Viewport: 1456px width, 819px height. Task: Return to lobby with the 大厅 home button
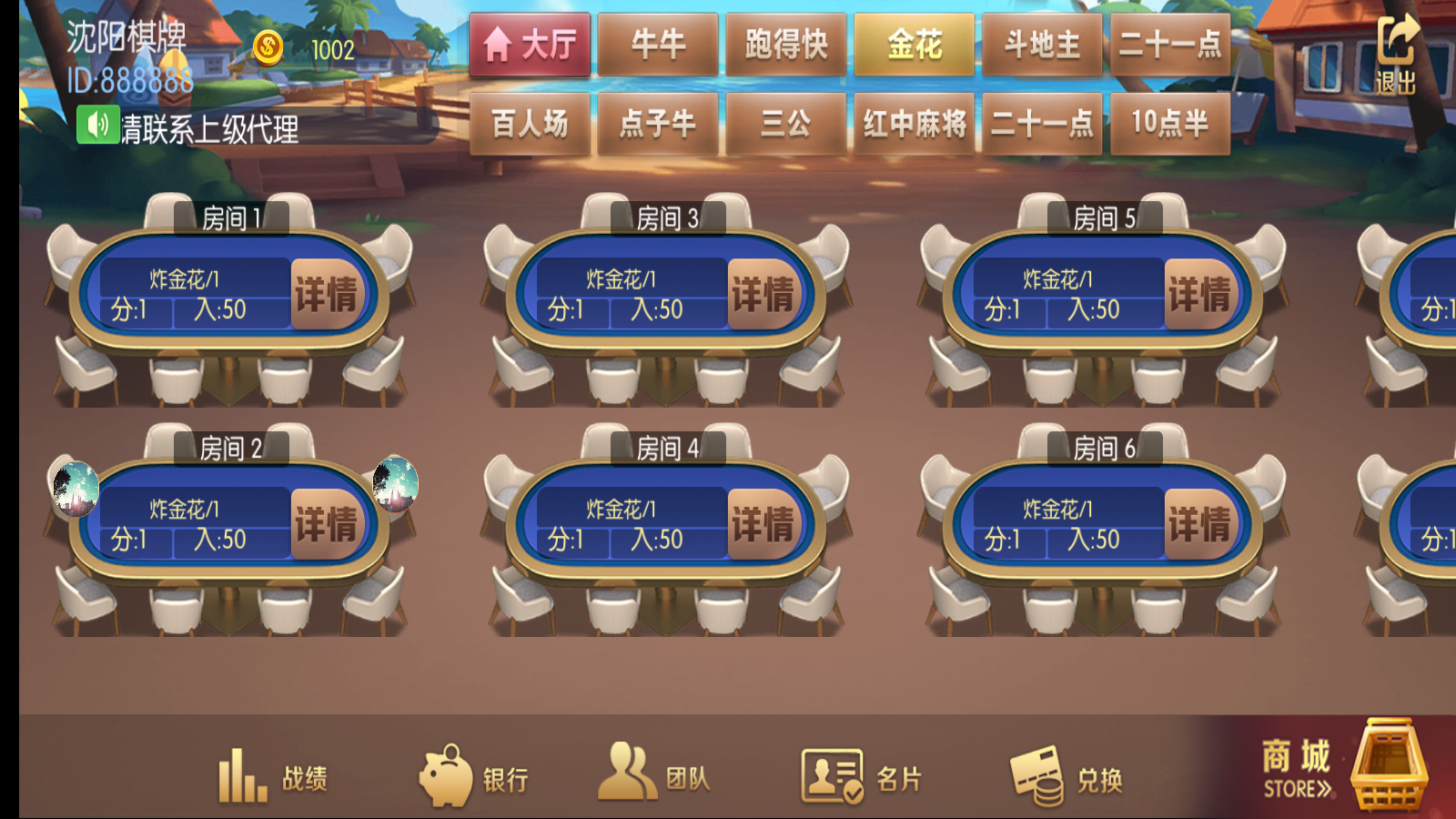pyautogui.click(x=531, y=44)
